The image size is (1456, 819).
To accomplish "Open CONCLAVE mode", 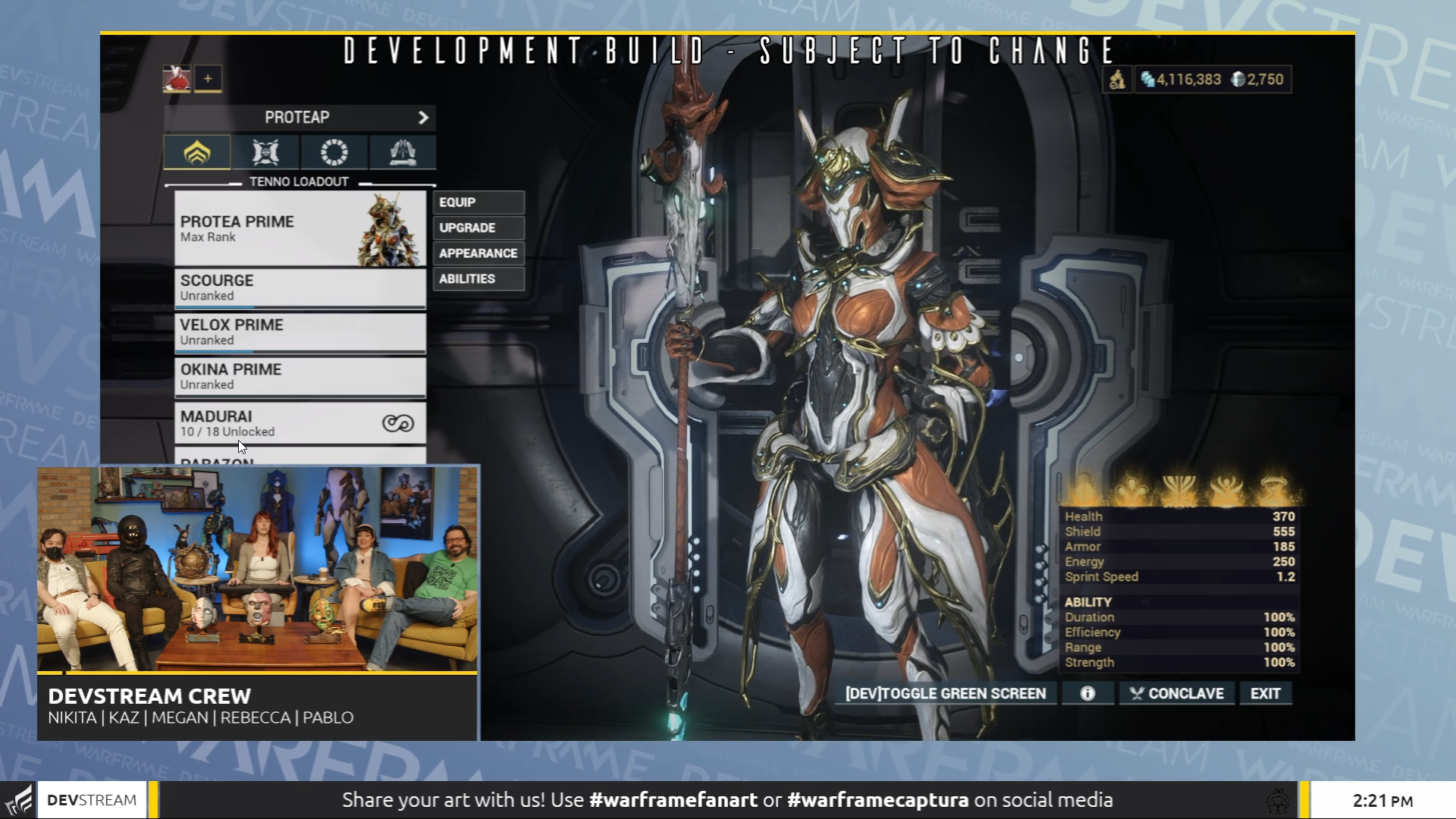I will tap(1176, 692).
